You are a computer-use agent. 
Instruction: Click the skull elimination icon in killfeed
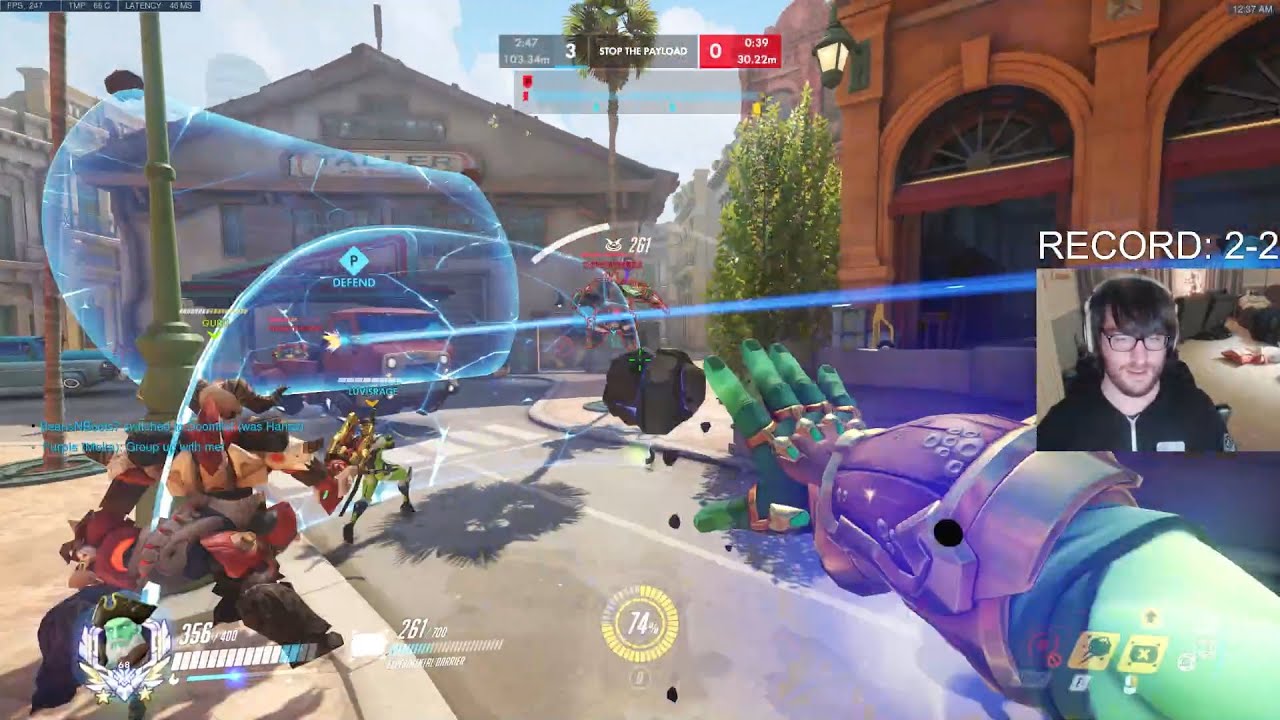coord(613,243)
